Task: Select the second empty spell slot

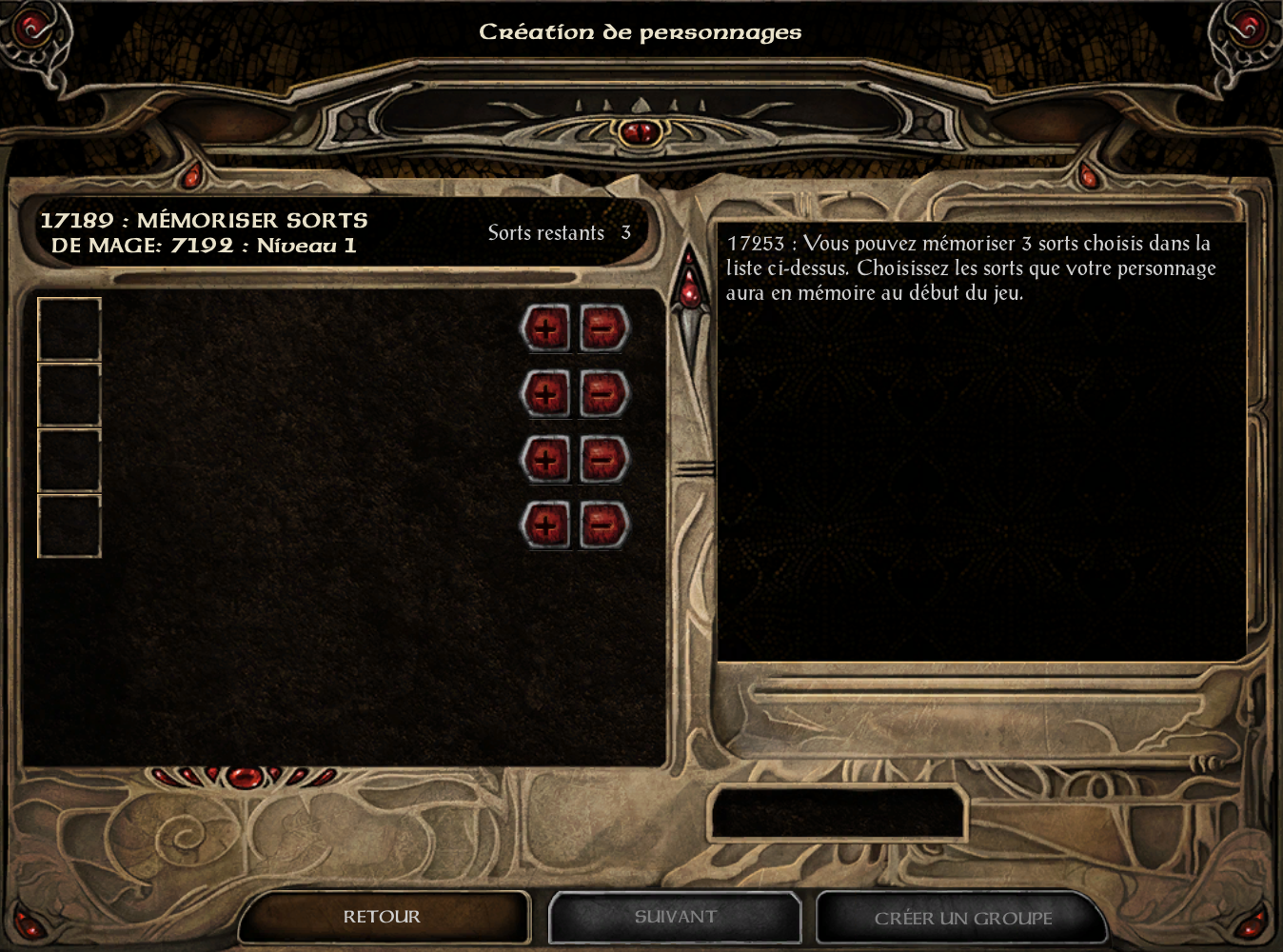Action: 68,392
